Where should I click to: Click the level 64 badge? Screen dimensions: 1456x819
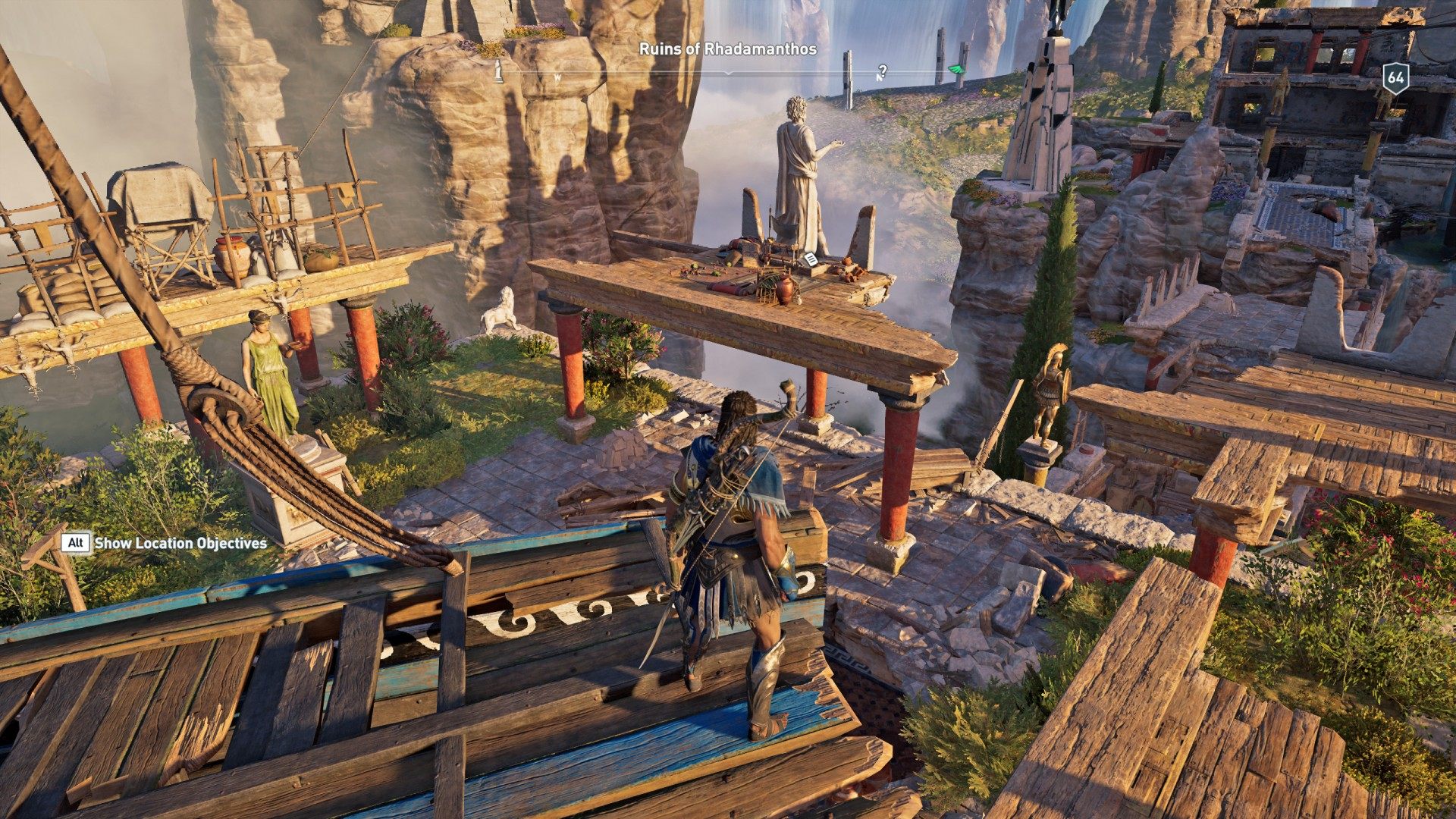click(x=1395, y=77)
